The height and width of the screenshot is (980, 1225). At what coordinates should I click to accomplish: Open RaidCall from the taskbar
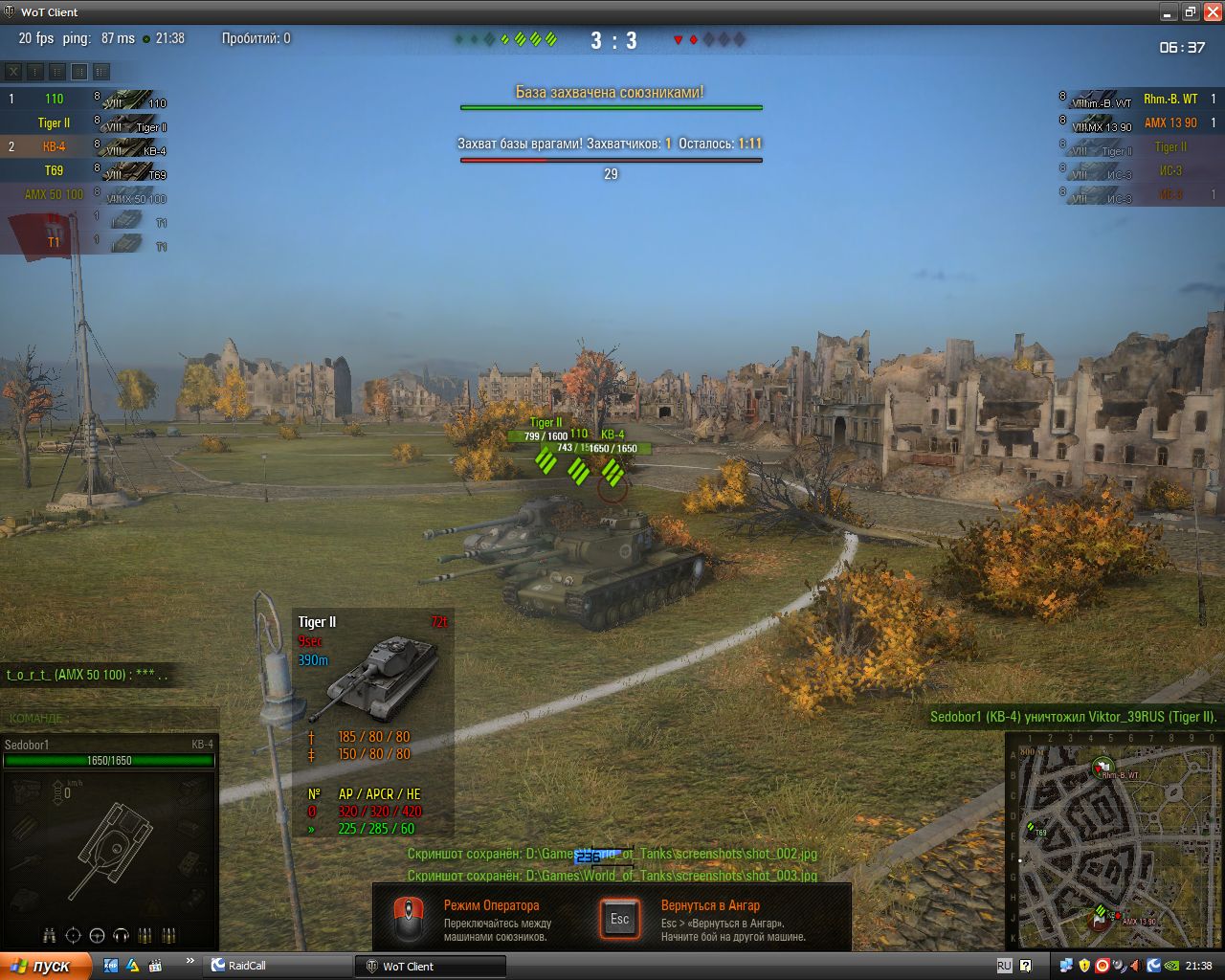[x=248, y=966]
